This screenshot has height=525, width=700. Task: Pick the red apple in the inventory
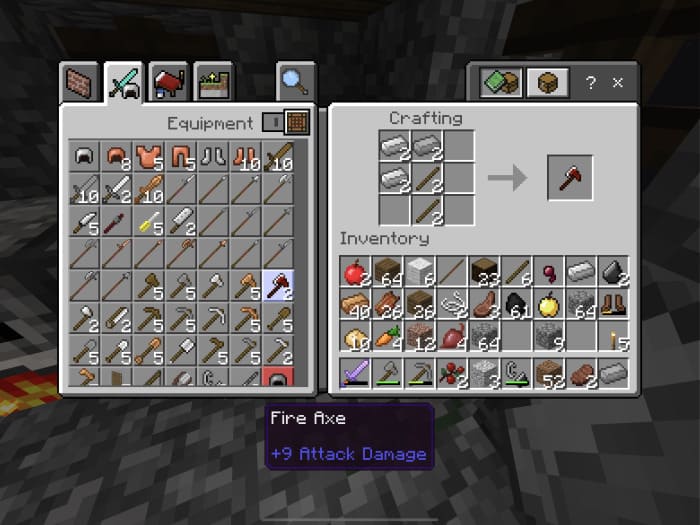click(355, 271)
